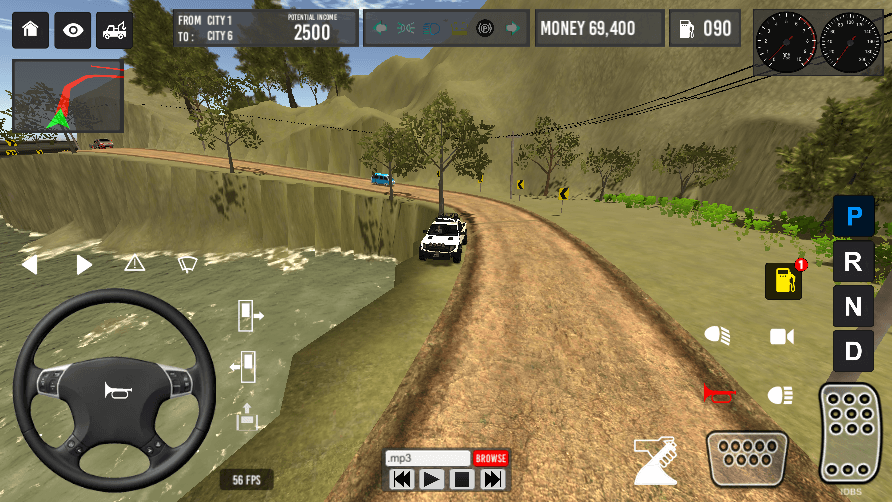The width and height of the screenshot is (892, 502).
Task: Activate the left turn signal arrow
Action: 29,265
